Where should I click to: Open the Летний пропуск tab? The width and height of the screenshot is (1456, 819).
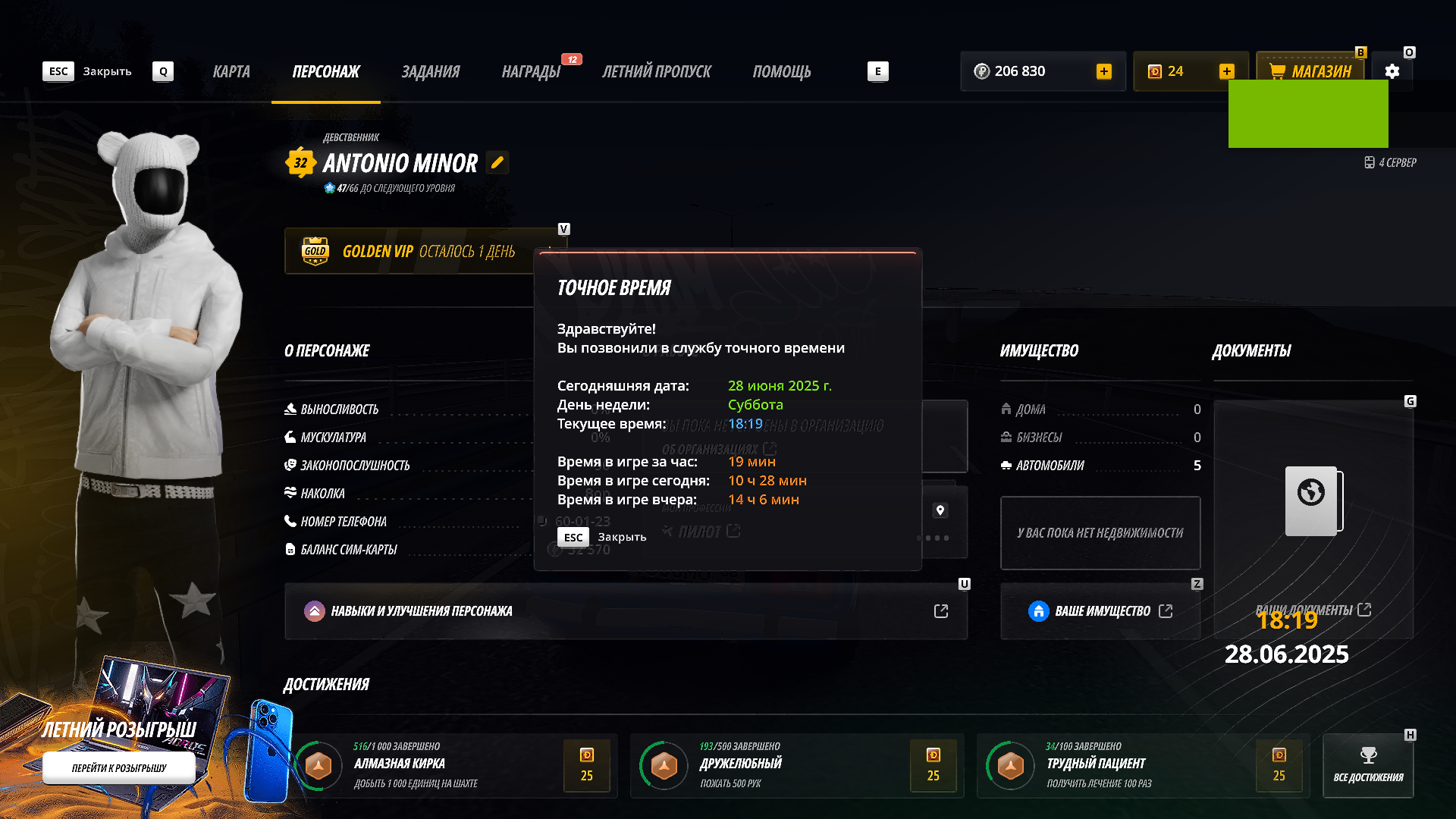click(656, 71)
